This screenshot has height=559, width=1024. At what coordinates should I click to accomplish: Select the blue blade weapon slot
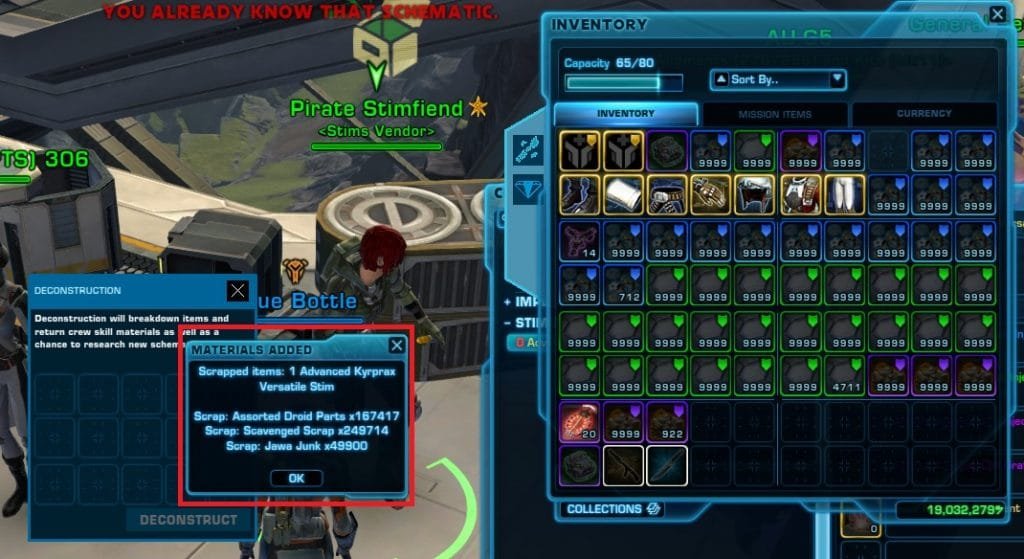pos(668,465)
